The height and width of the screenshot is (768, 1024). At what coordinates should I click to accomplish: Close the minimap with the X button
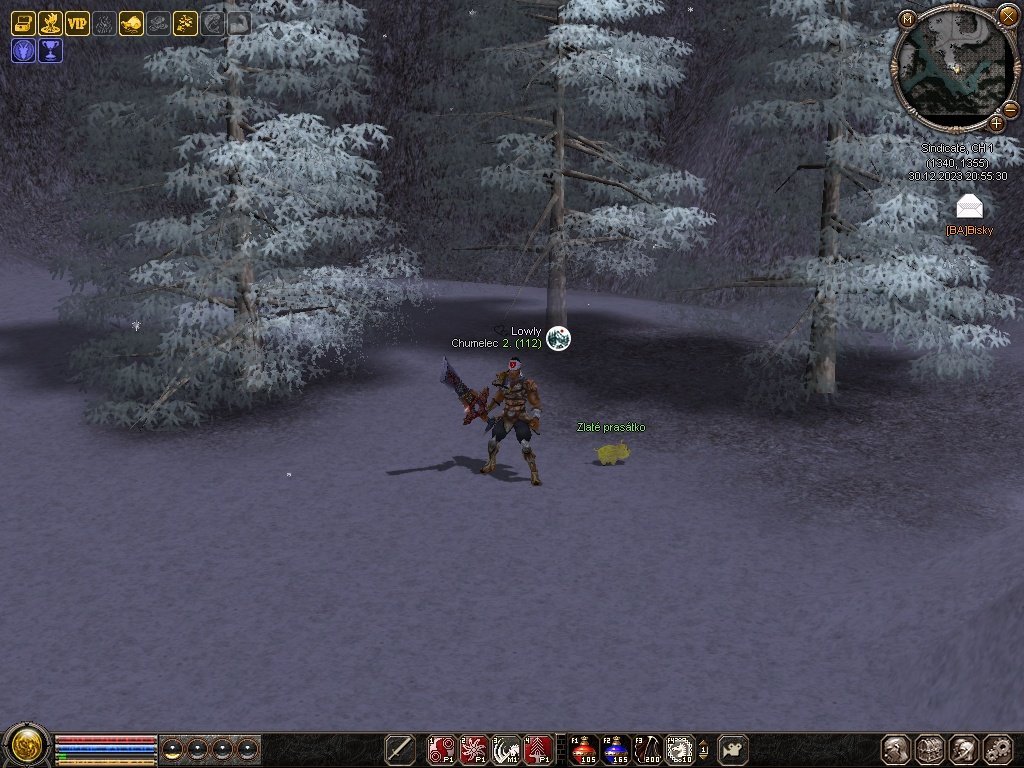[1007, 14]
